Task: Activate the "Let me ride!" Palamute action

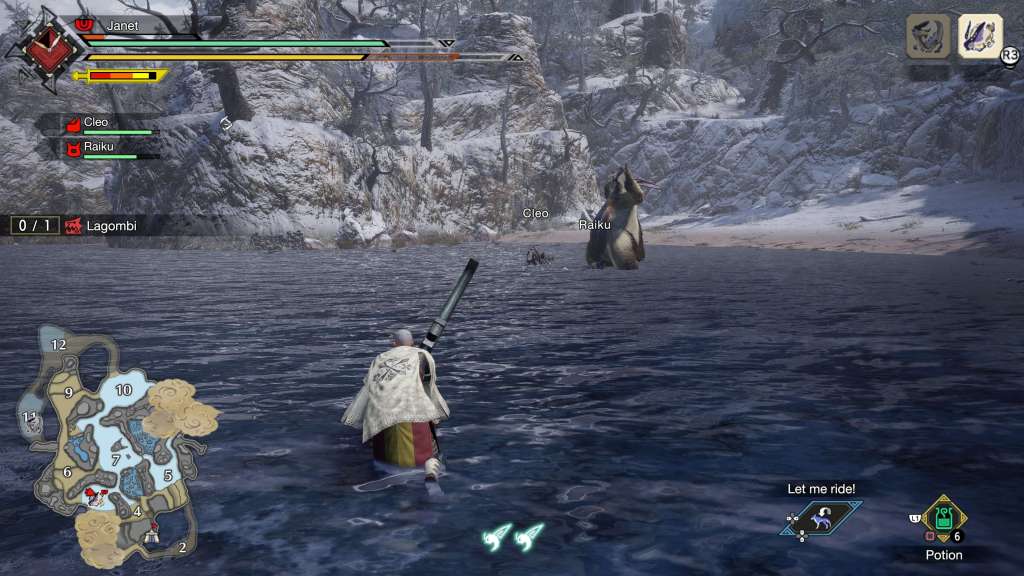Action: point(821,518)
